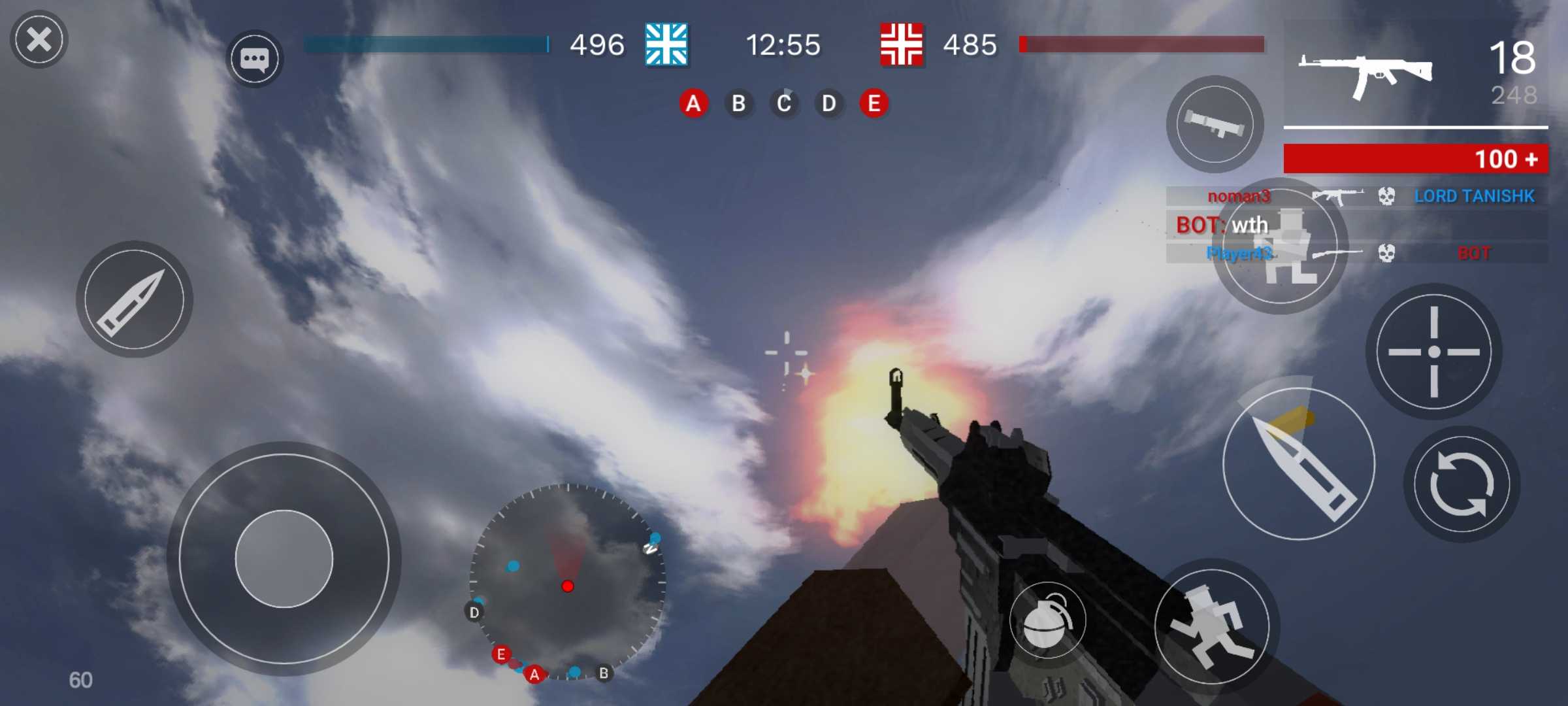The image size is (1568, 706).
Task: Select the assault rifle weapon icon
Action: coord(1365,73)
